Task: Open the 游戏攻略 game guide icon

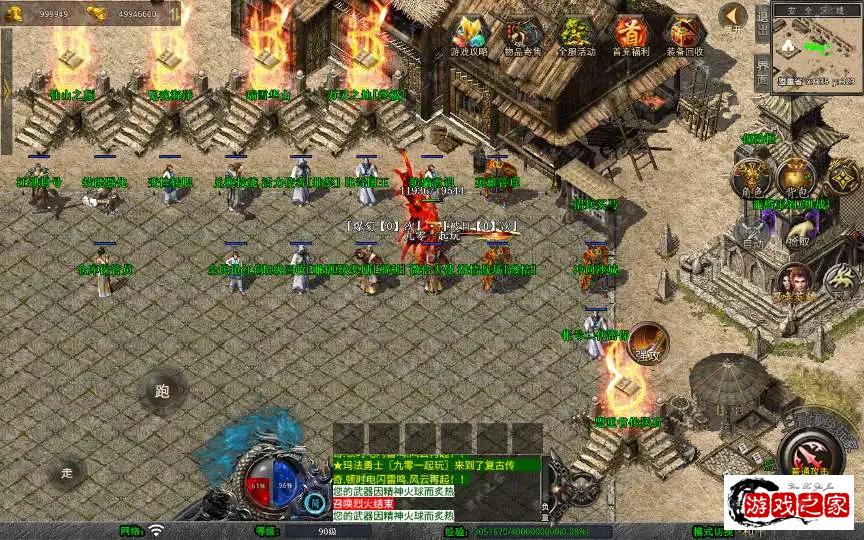Action: click(469, 36)
